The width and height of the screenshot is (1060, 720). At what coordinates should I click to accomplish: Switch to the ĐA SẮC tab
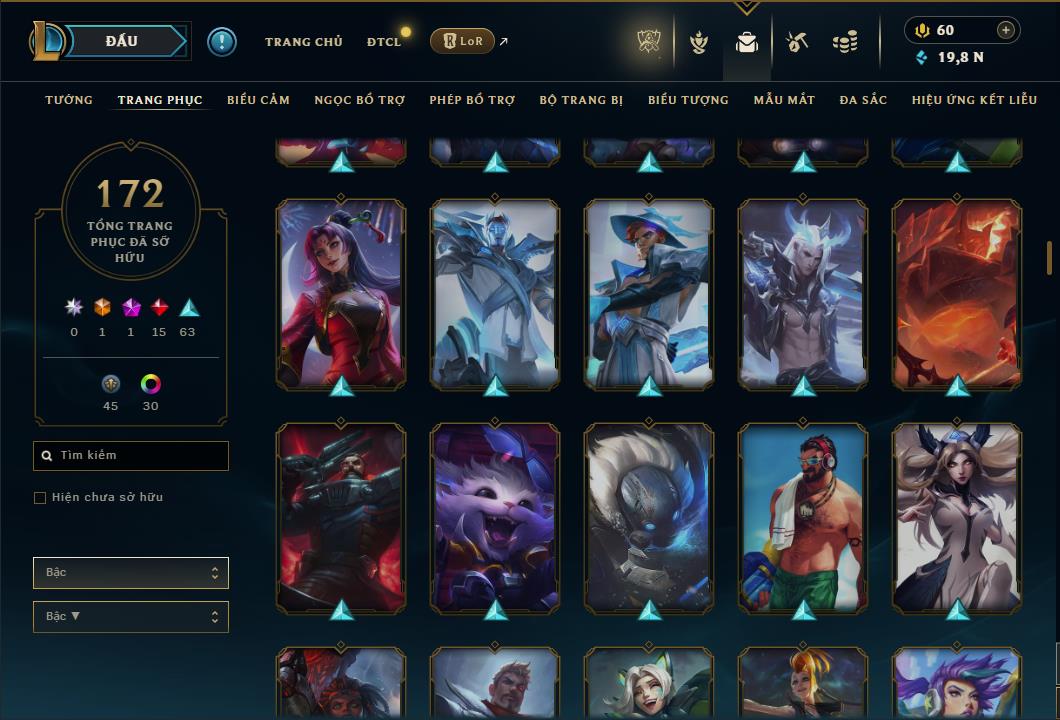863,100
